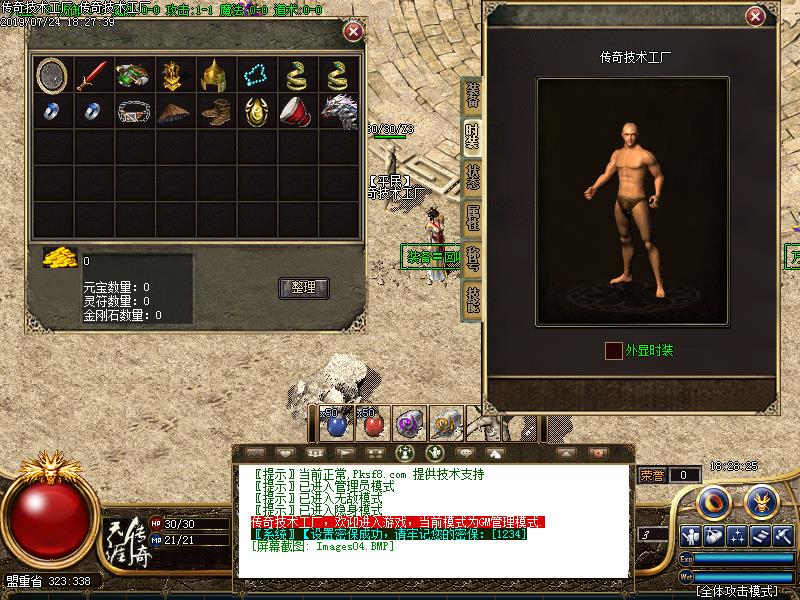The width and height of the screenshot is (800, 600).
Task: Show the 状态 status tab
Action: pos(472,176)
